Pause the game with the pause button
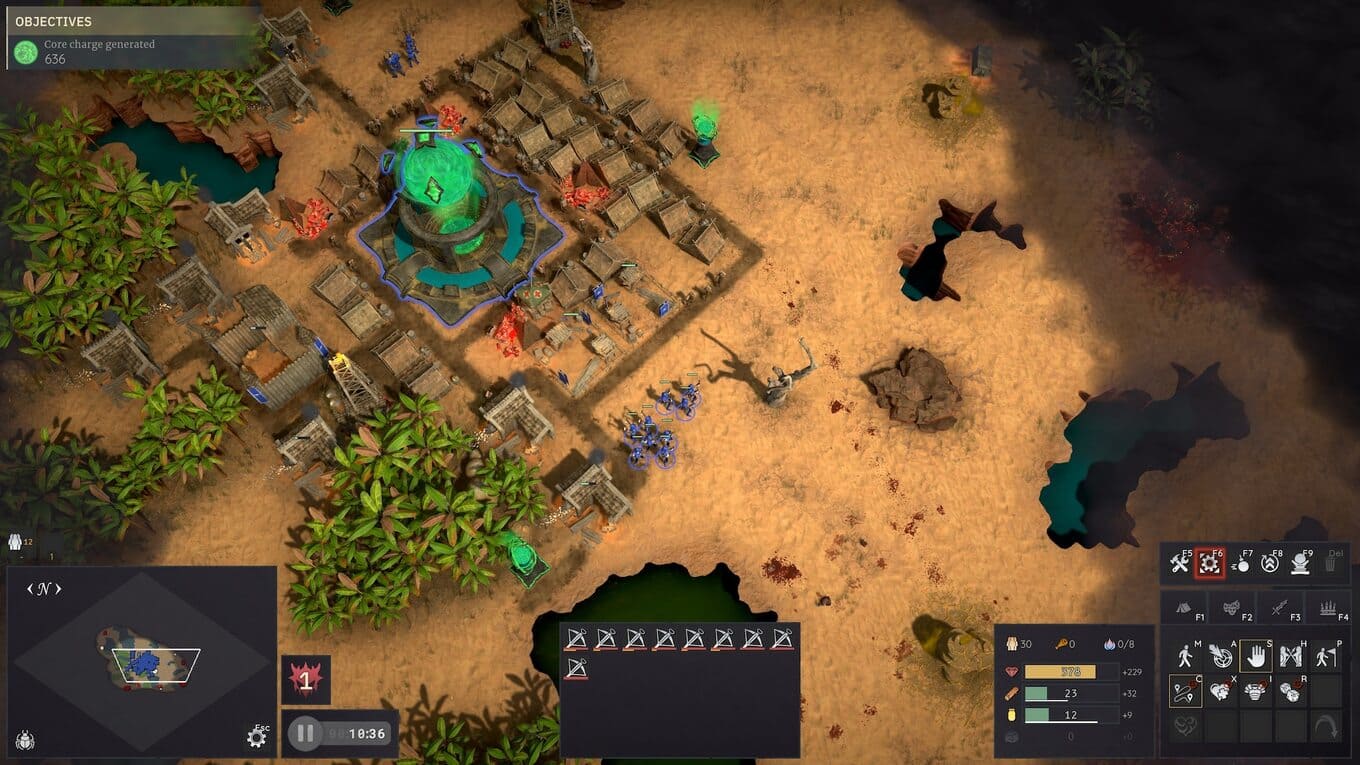Viewport: 1360px width, 765px height. click(x=305, y=734)
